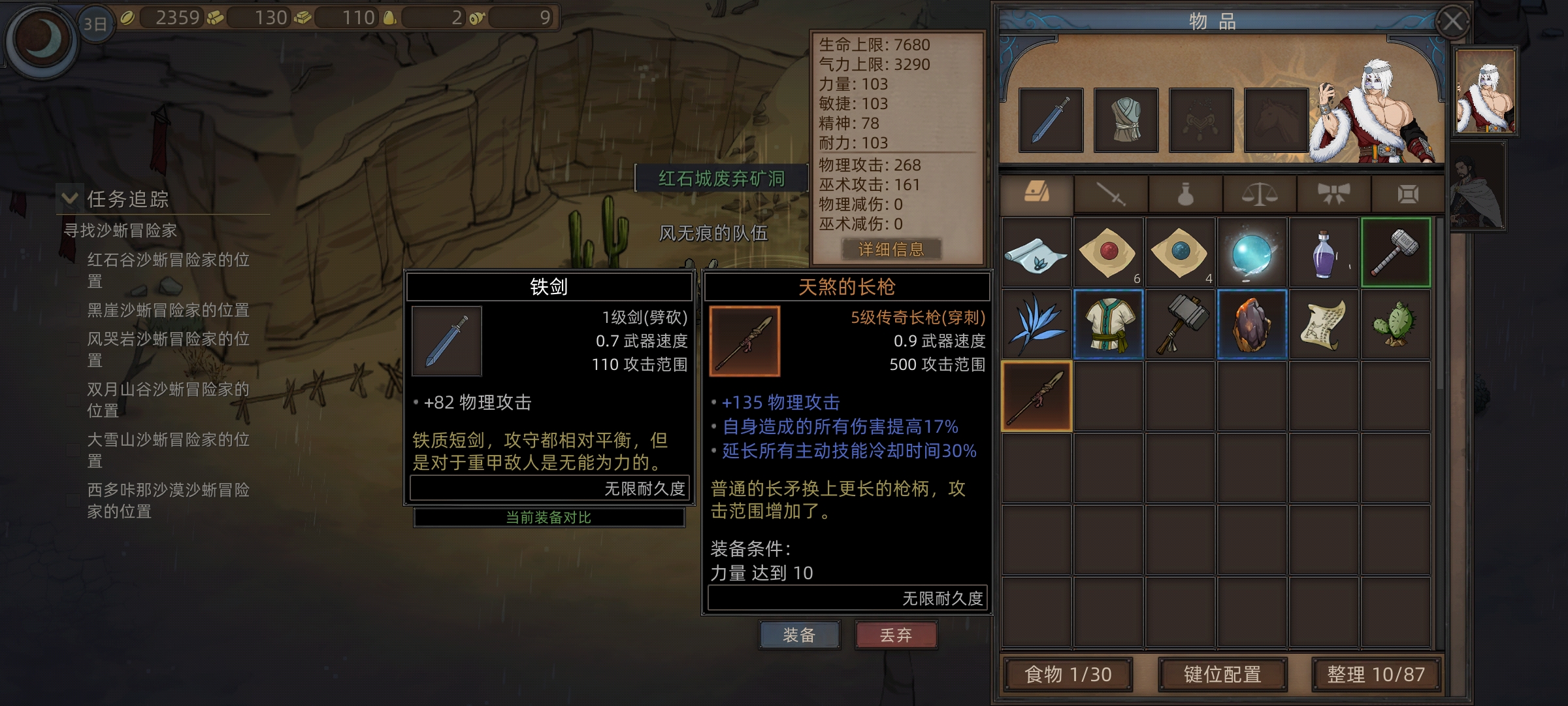Select the cactus item in the bag
Viewport: 1568px width, 706px height.
tap(1396, 324)
